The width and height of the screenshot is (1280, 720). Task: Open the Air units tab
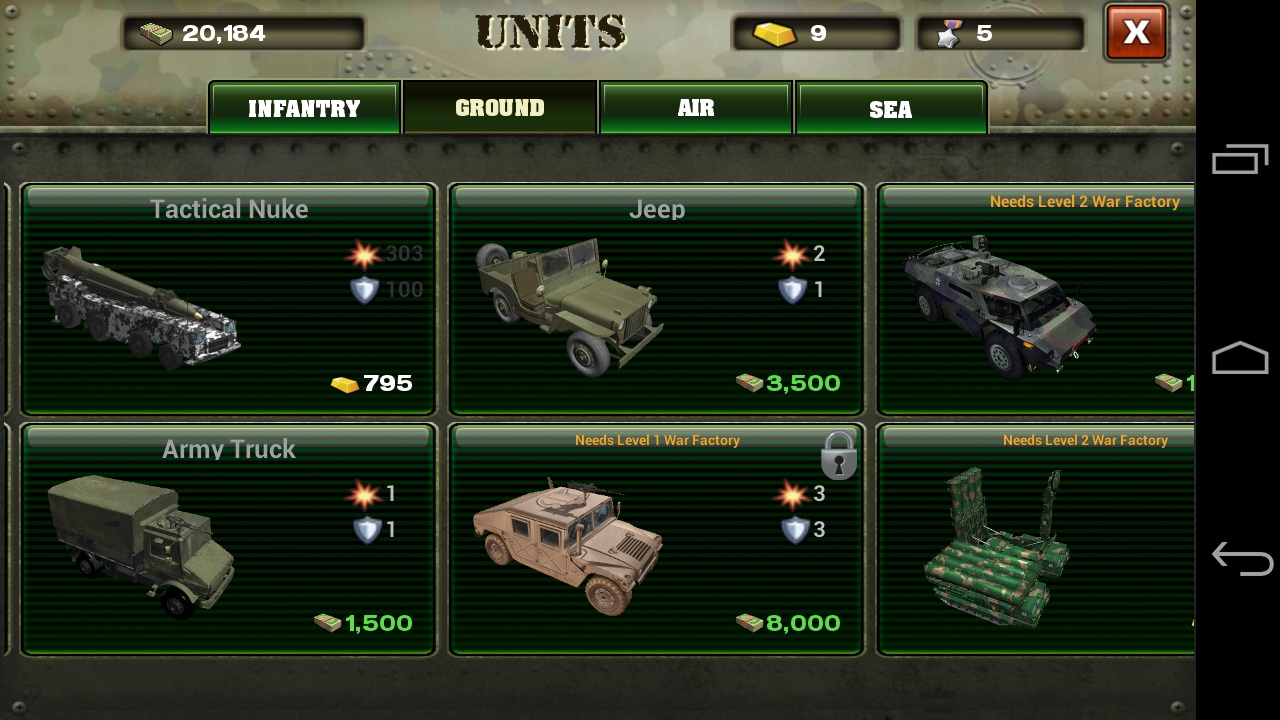(696, 108)
